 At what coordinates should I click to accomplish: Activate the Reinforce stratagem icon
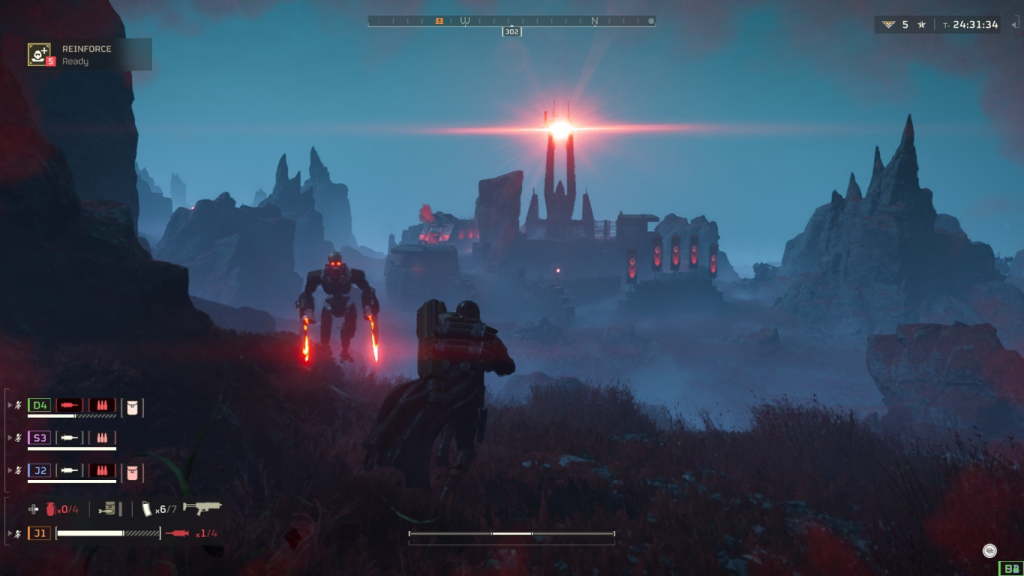coord(39,54)
